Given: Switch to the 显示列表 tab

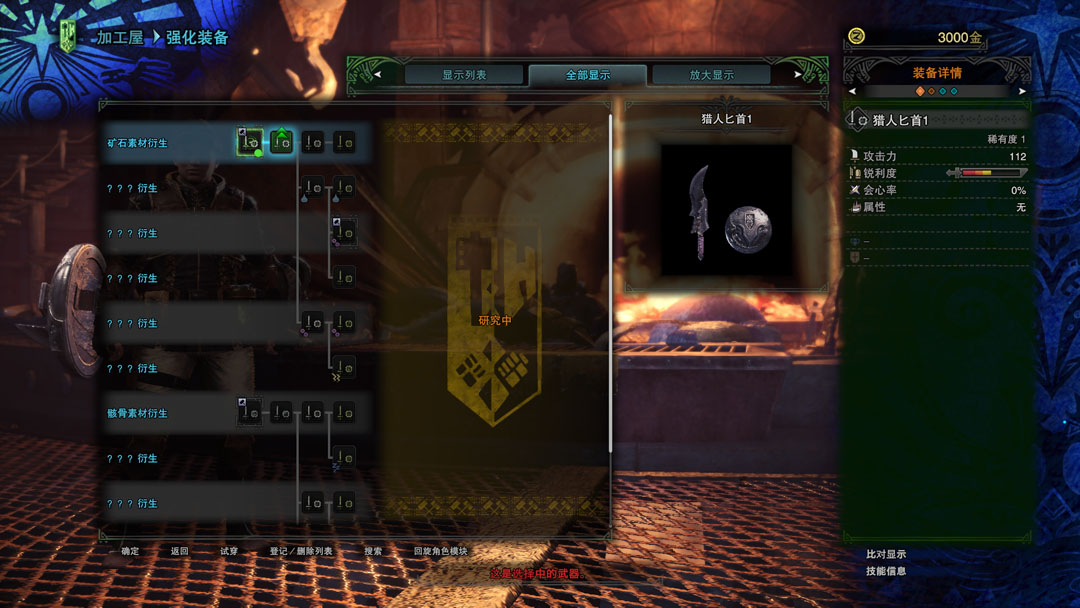Looking at the screenshot, I should [x=464, y=75].
